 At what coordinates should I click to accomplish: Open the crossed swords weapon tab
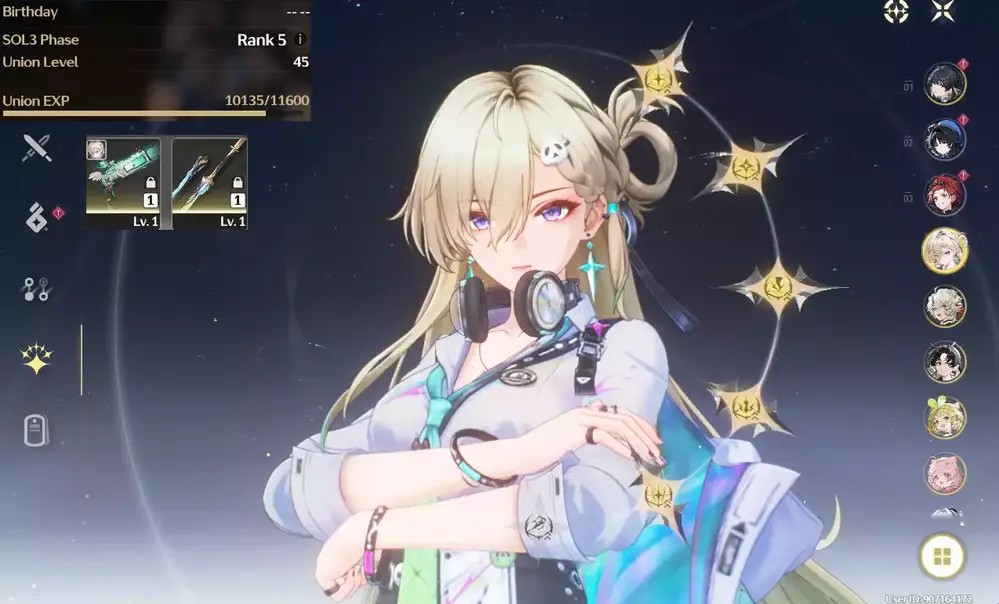[x=37, y=149]
